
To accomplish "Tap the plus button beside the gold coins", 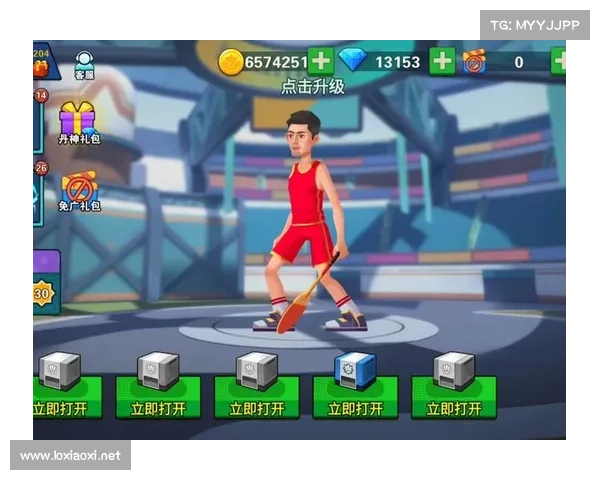I will [321, 61].
